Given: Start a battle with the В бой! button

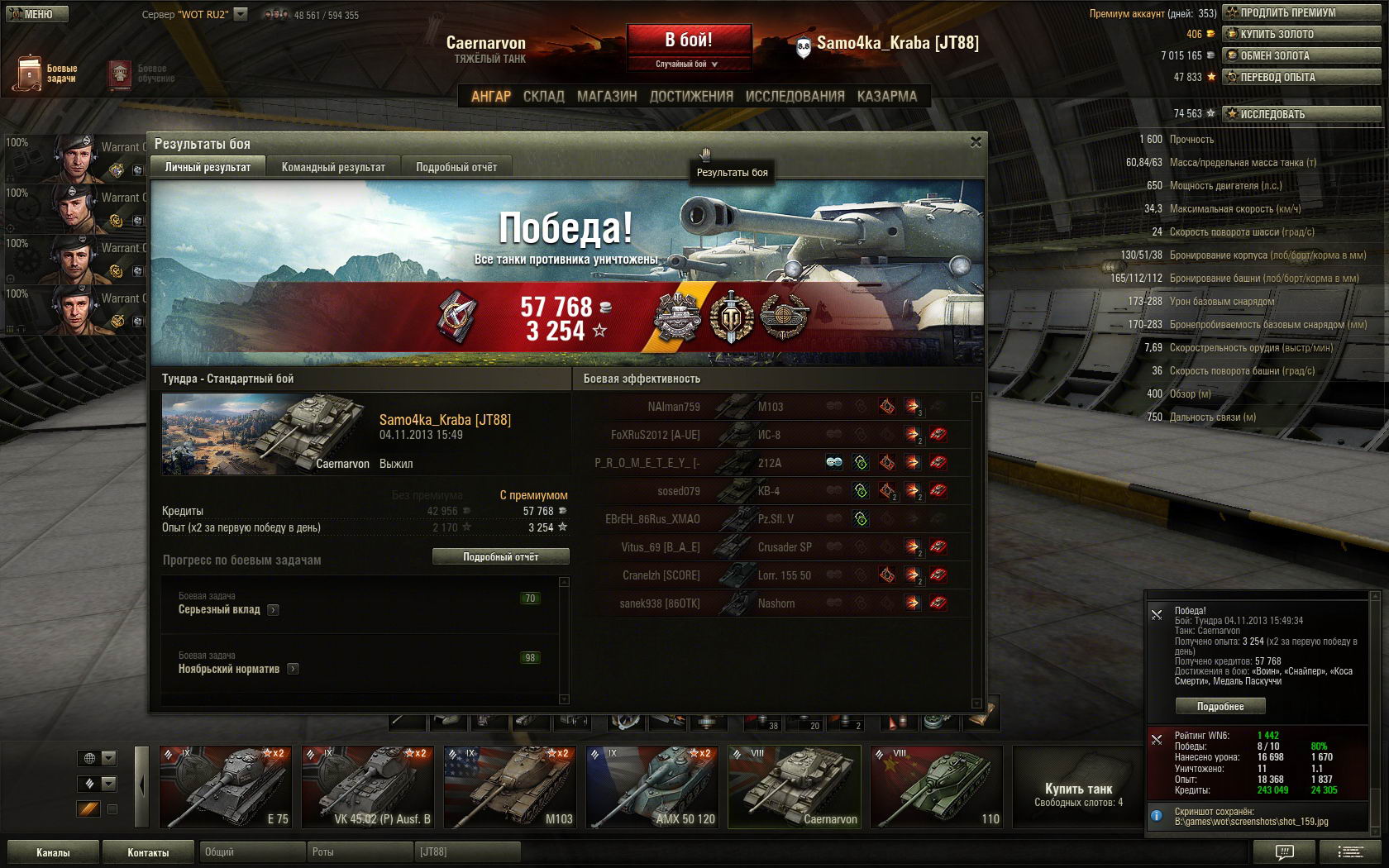Looking at the screenshot, I should pyautogui.click(x=689, y=40).
